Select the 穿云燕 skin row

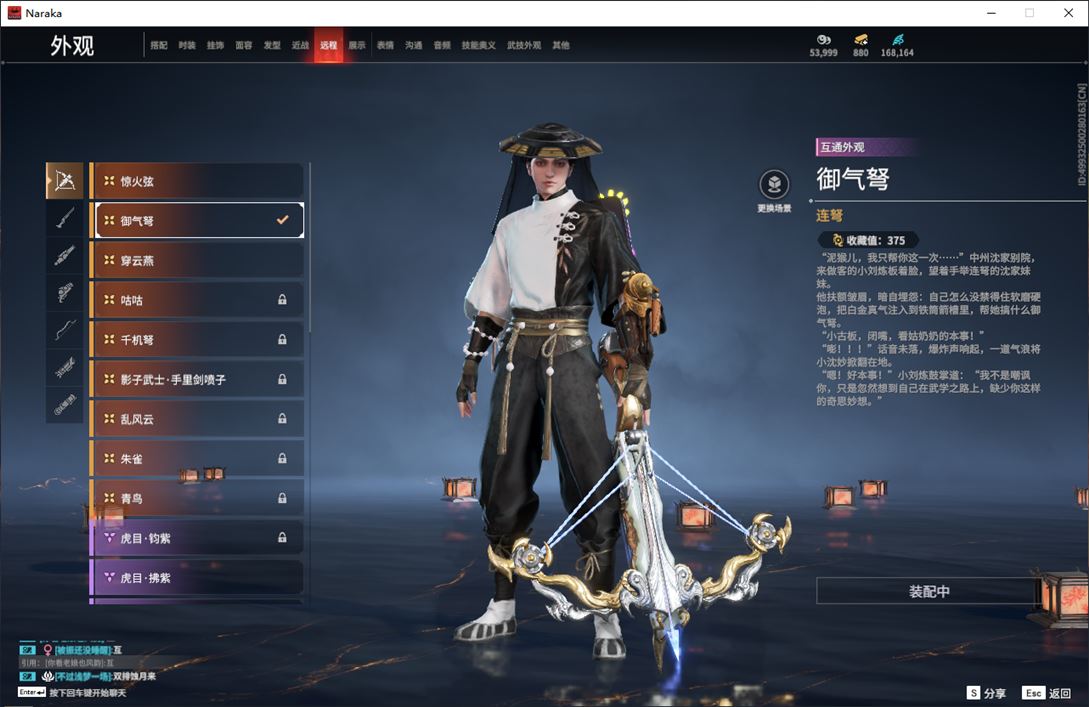pyautogui.click(x=198, y=260)
